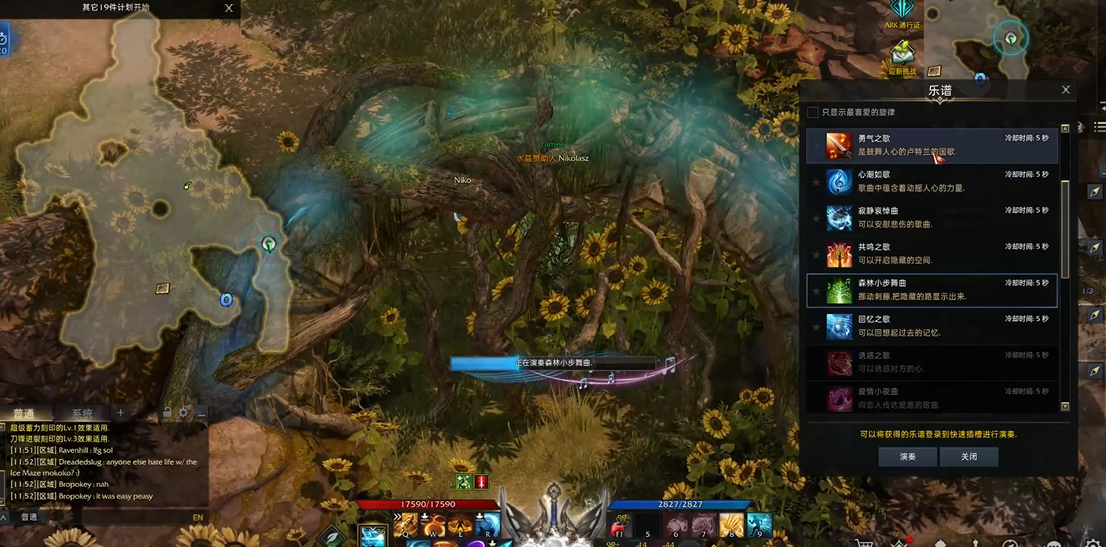This screenshot has height=547, width=1106.
Task: Use the red potion in slot F1
Action: [620, 526]
